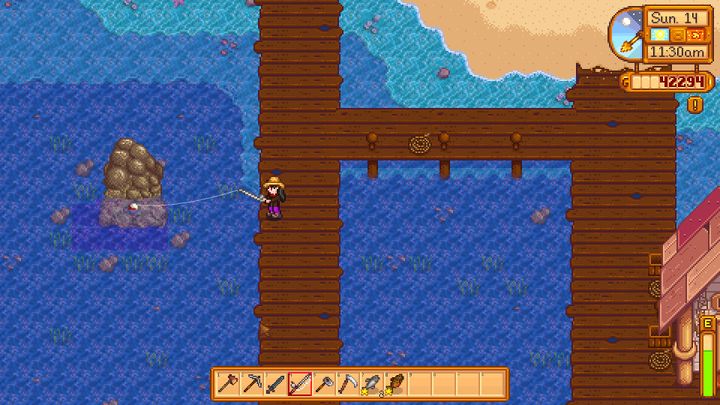Select the axe in the hotbar

pos(227,382)
